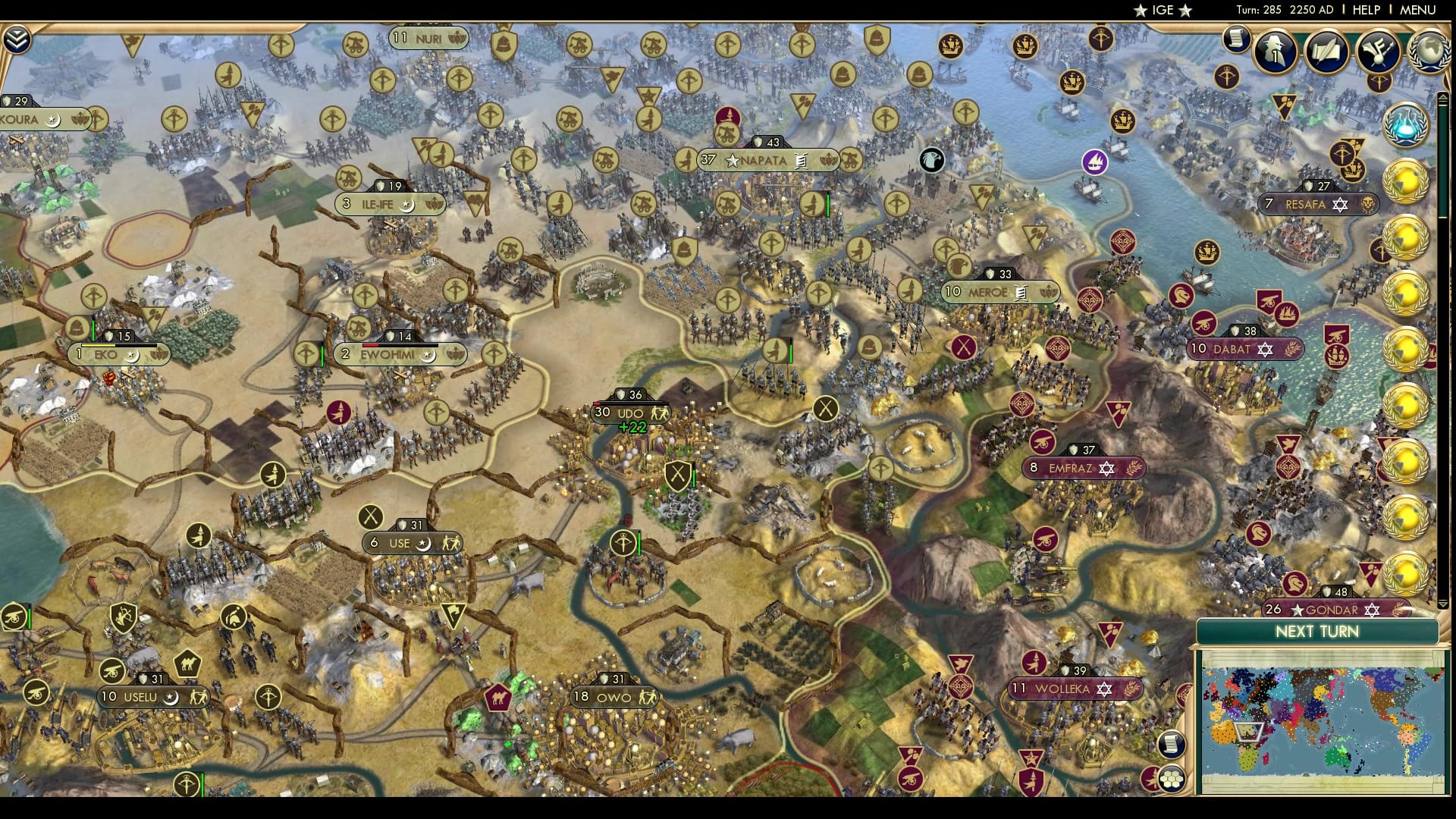
Task: Select the white eagle unit flag near Napata
Action: click(x=931, y=160)
